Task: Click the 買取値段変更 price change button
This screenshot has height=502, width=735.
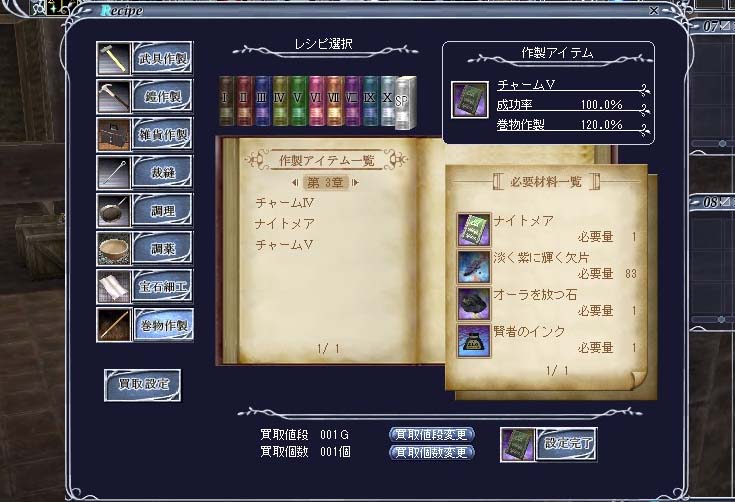Action: coord(431,435)
